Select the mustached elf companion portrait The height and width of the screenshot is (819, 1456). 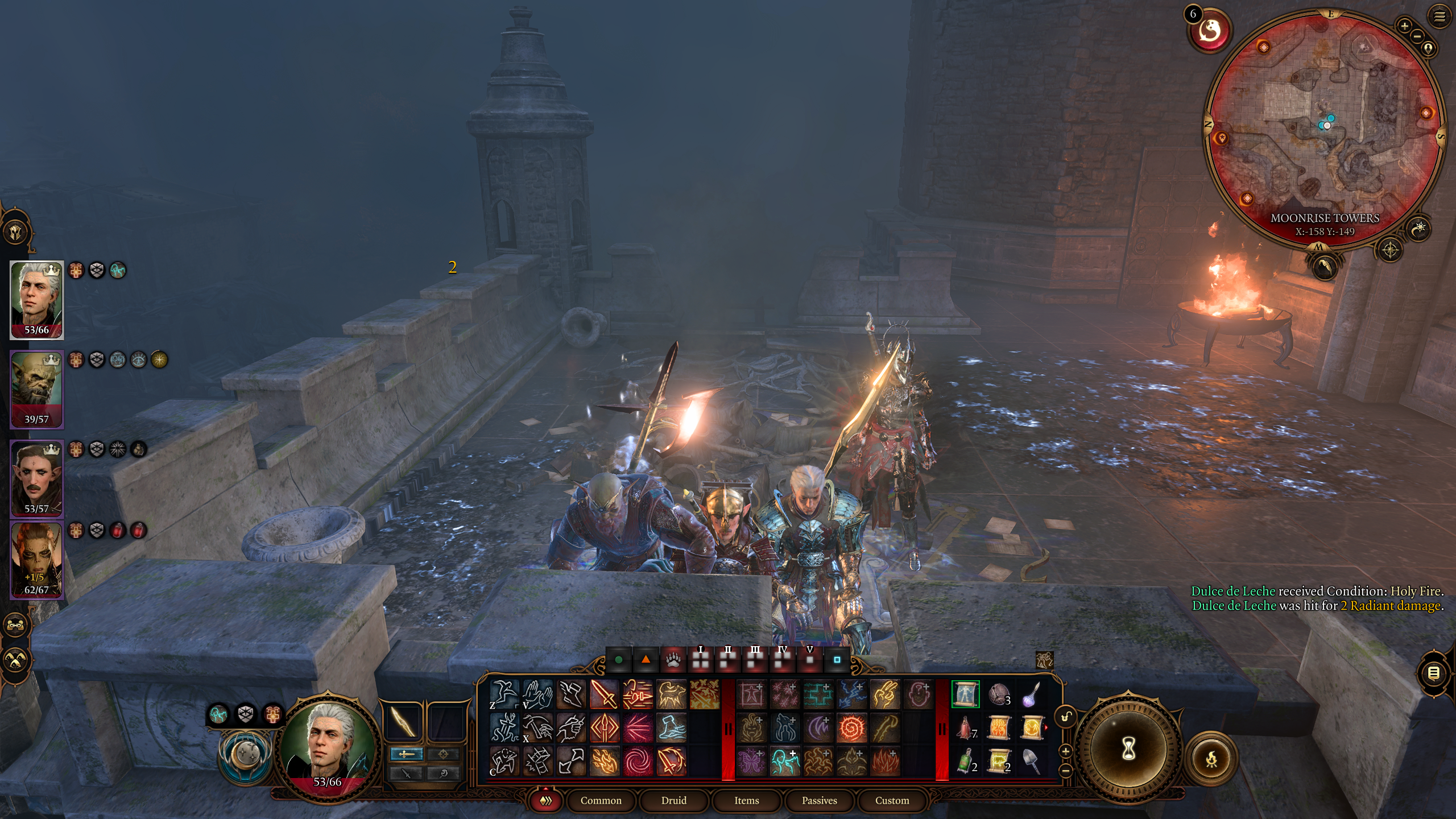36,479
